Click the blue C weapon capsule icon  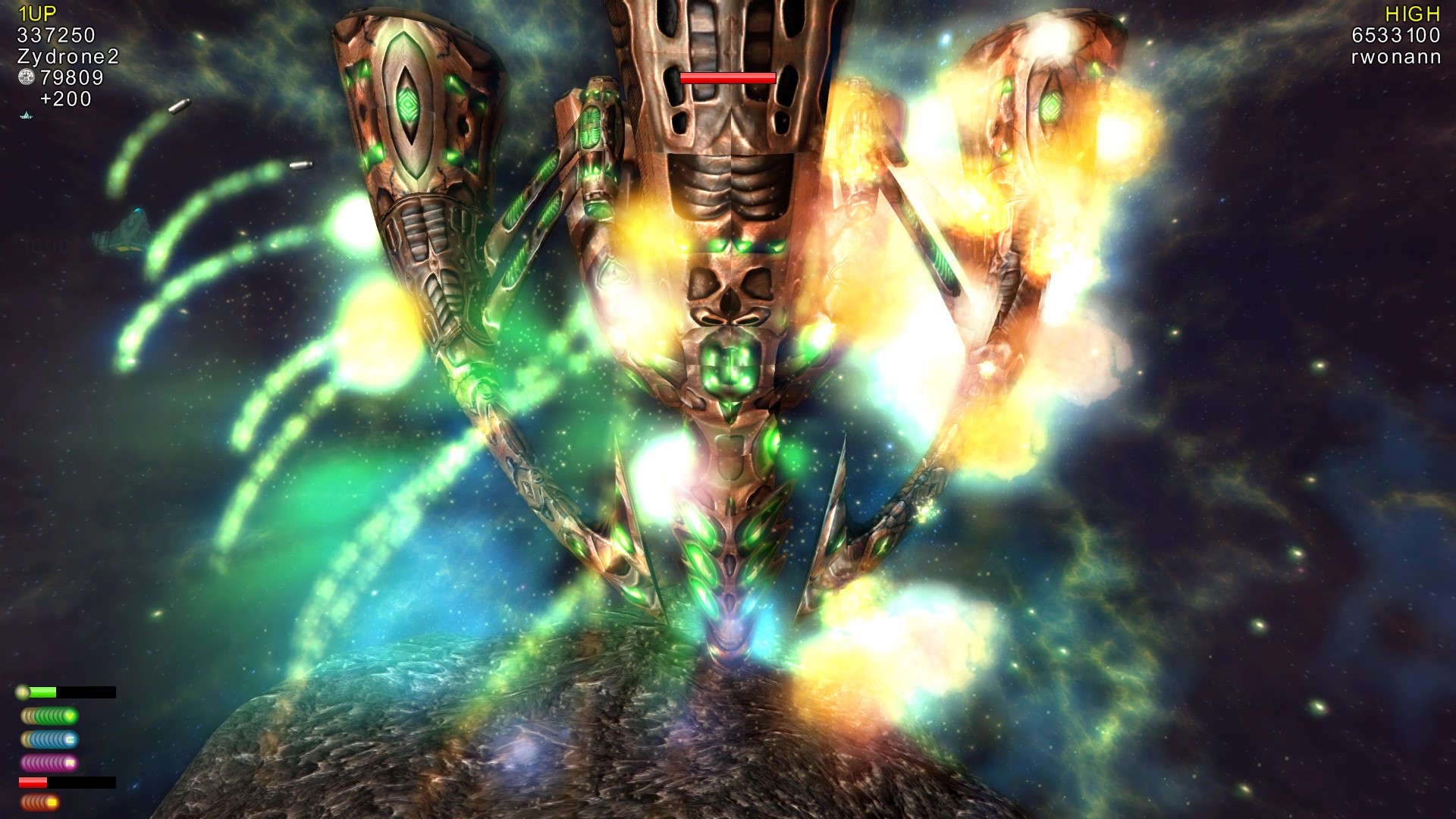click(71, 739)
